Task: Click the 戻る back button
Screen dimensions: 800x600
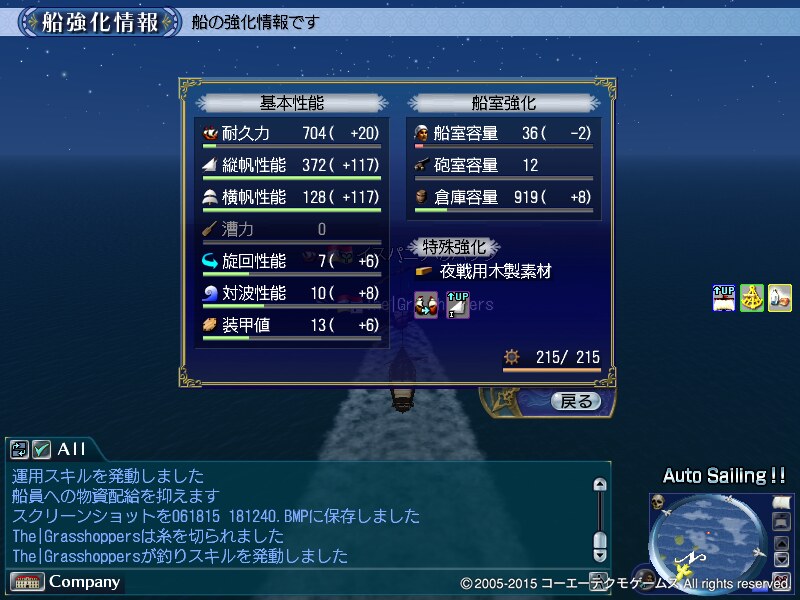Action: [575, 402]
